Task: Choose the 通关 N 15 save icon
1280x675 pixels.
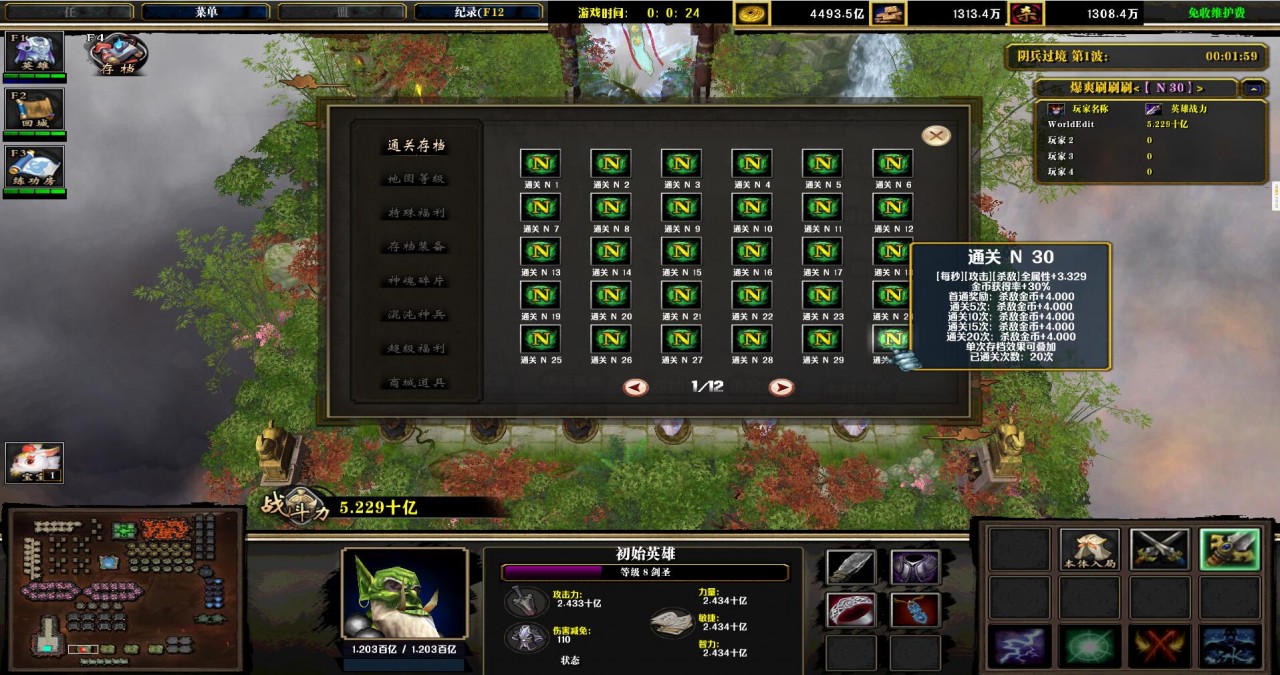Action: point(681,251)
